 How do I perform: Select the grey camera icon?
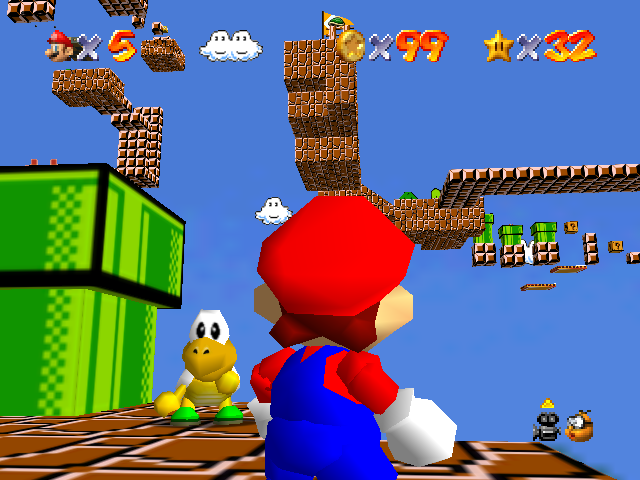(546, 426)
